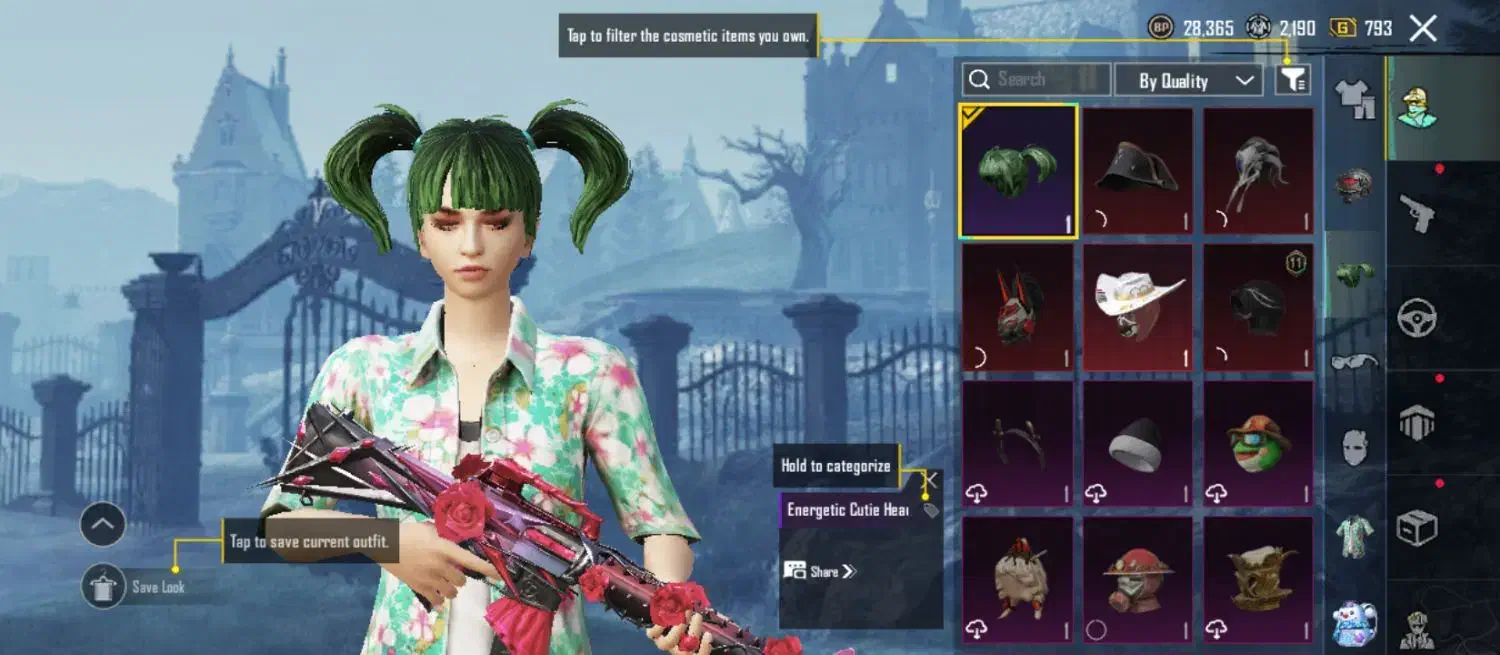Switch to the floral shirt clothing tab

[1354, 532]
